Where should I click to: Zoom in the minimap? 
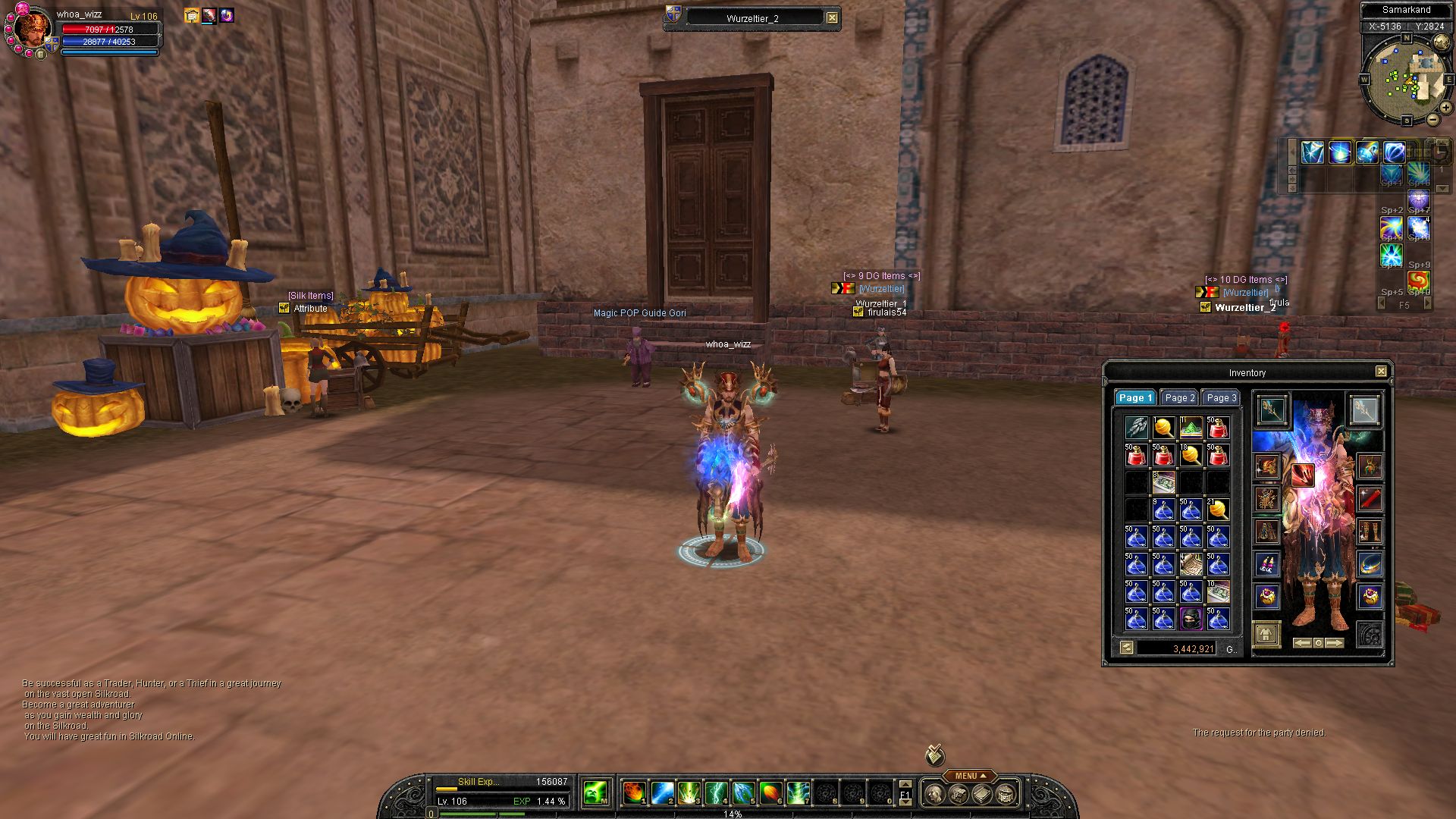[1445, 108]
